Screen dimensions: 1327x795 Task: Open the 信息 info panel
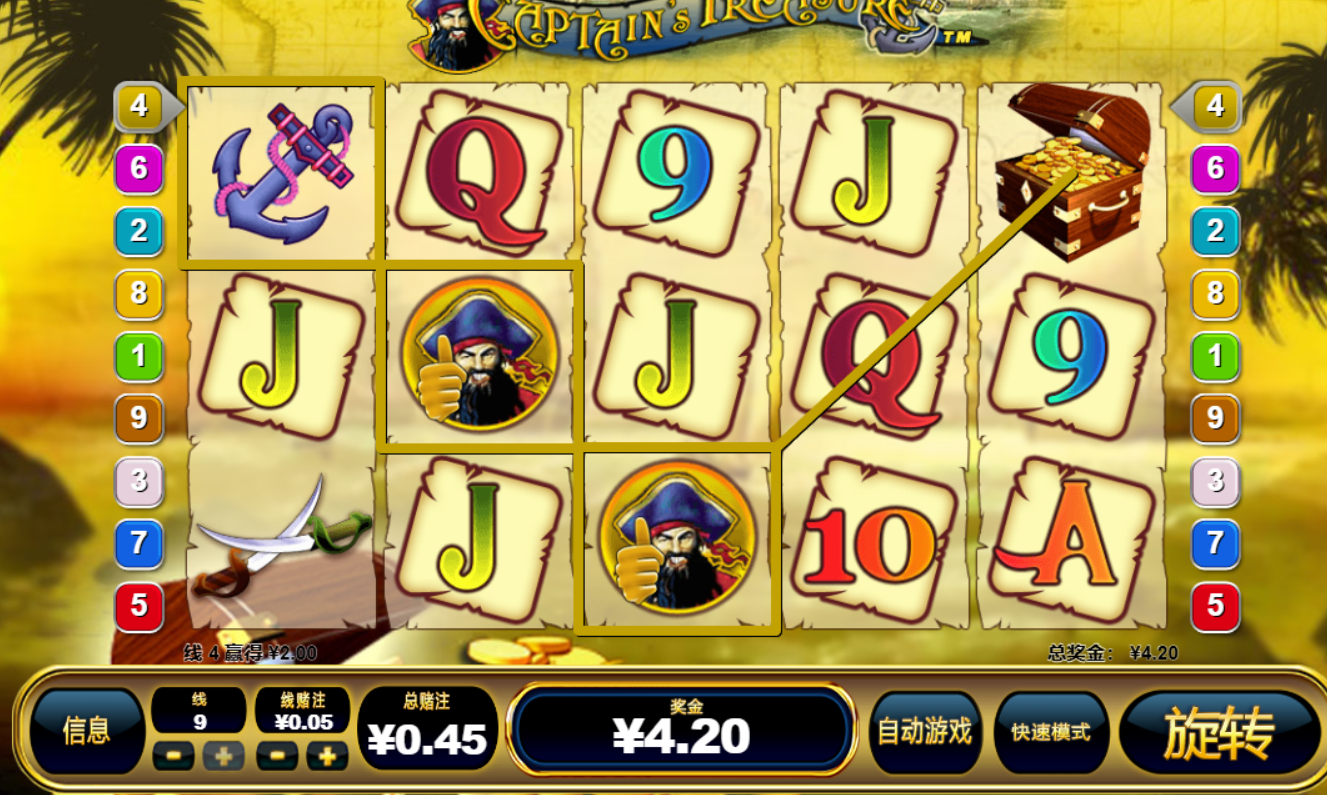click(87, 731)
